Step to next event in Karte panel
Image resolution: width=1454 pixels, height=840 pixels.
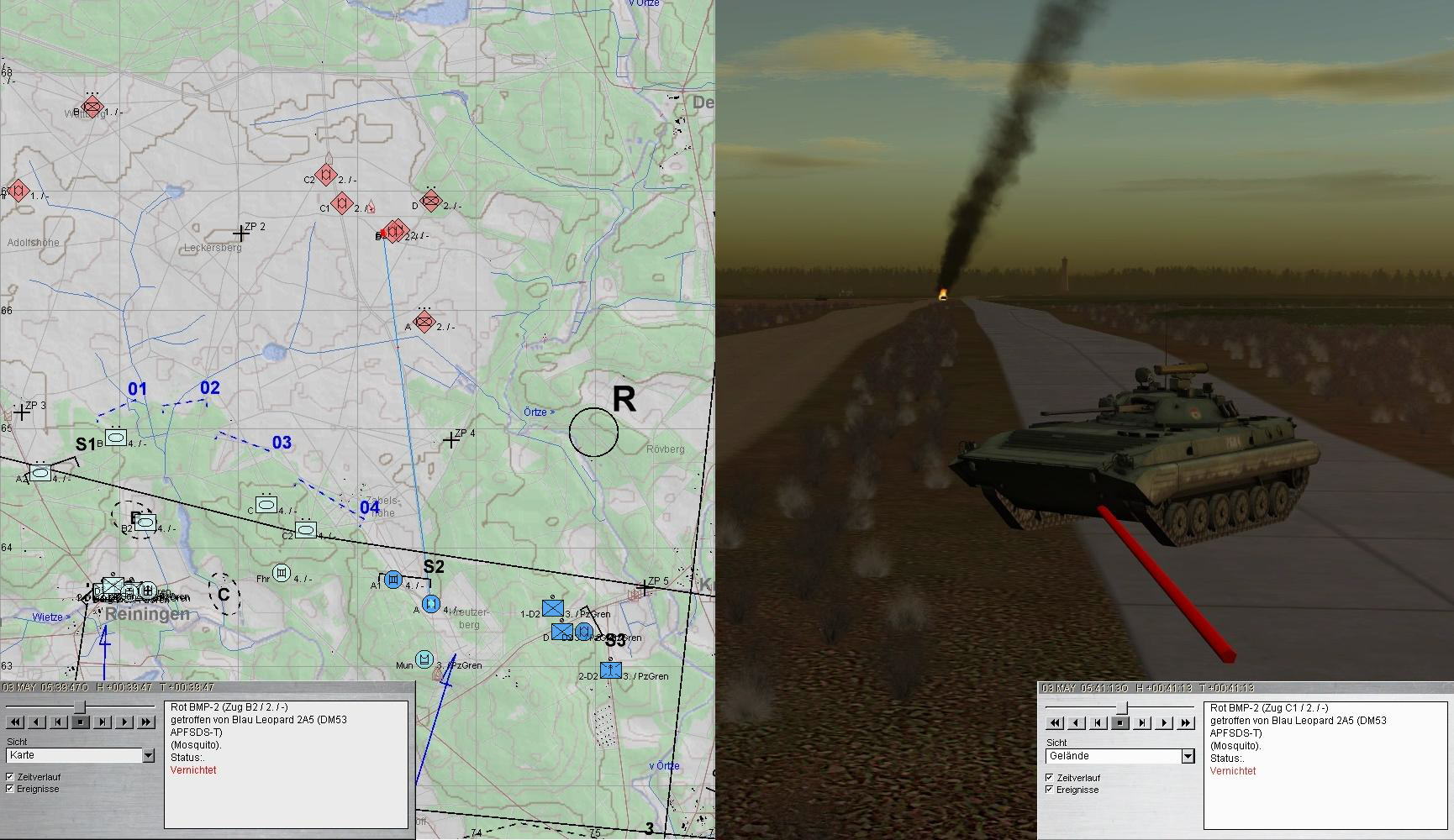coord(103,722)
